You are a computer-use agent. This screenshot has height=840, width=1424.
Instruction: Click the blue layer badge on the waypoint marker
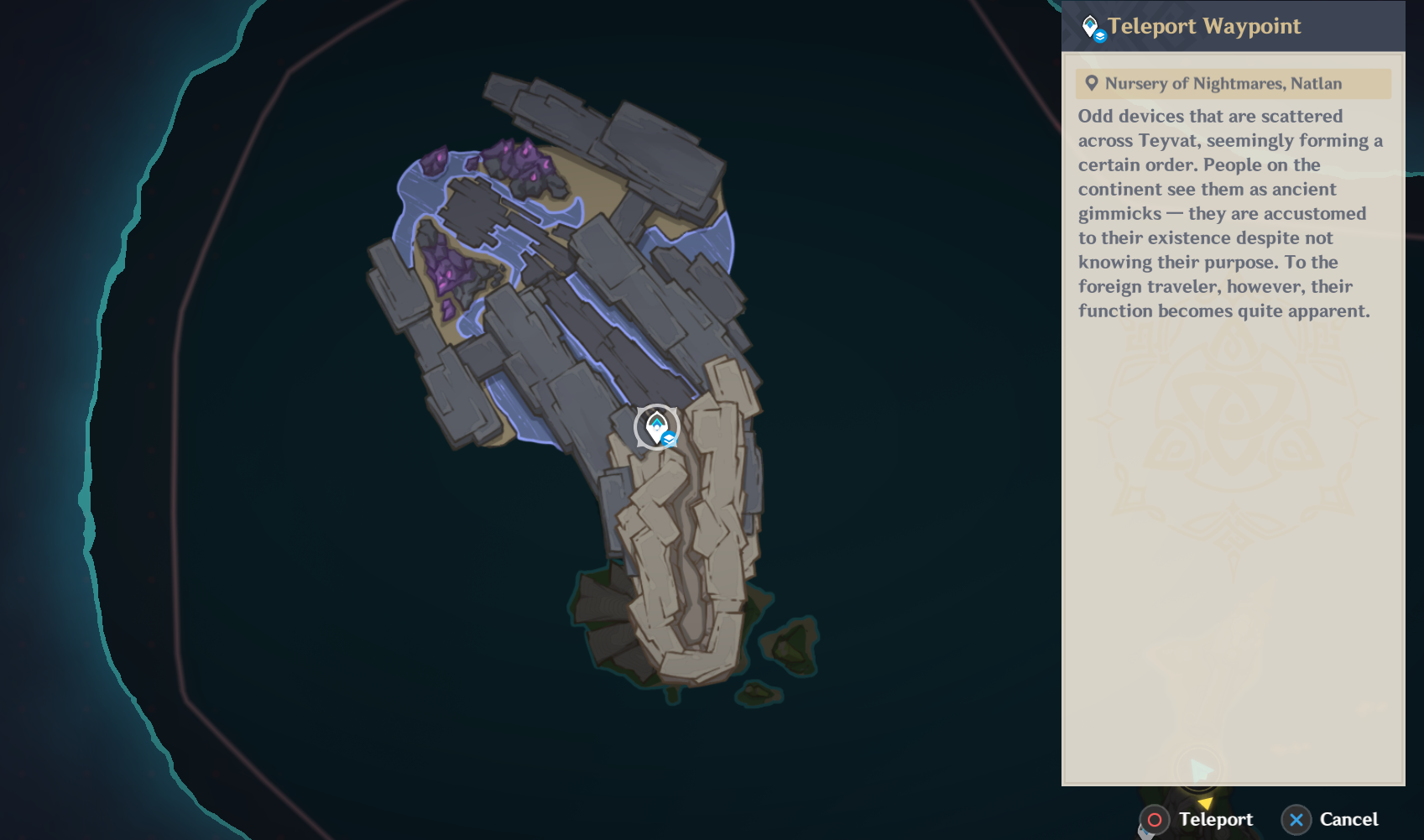[668, 437]
